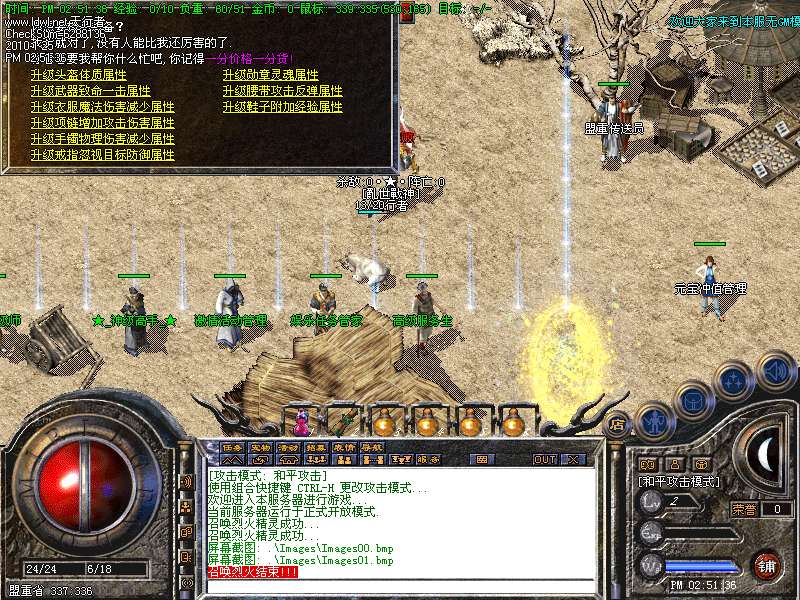Open the 任务 quest button

click(x=232, y=448)
